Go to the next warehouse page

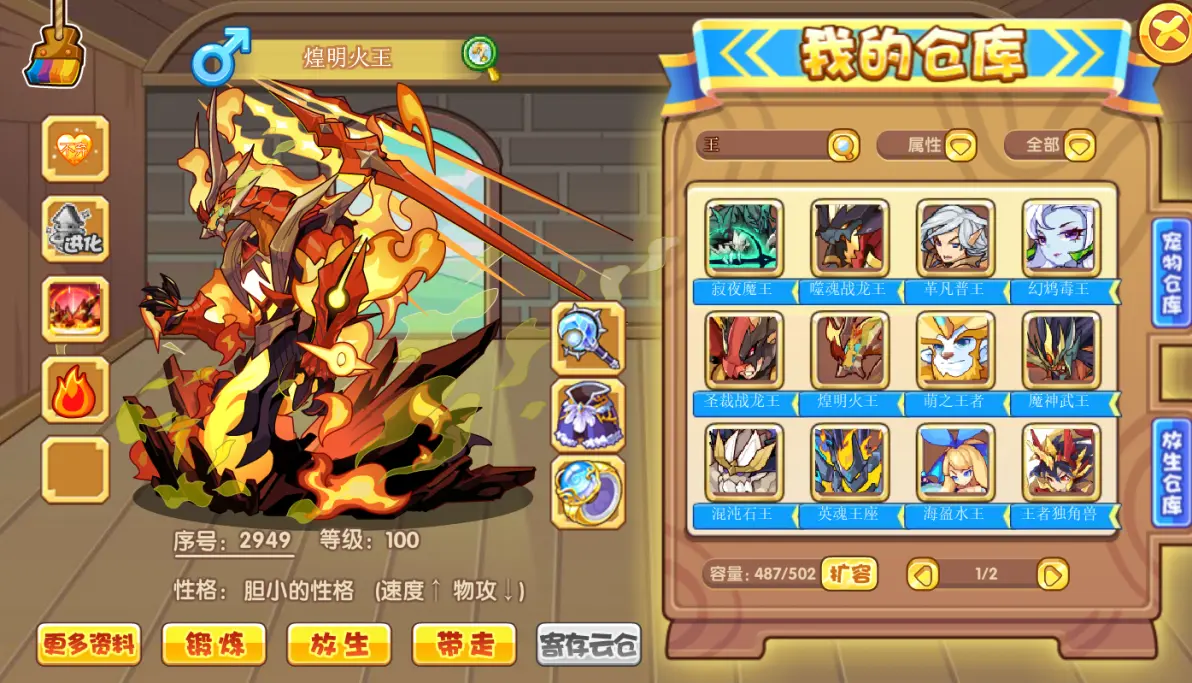1052,574
